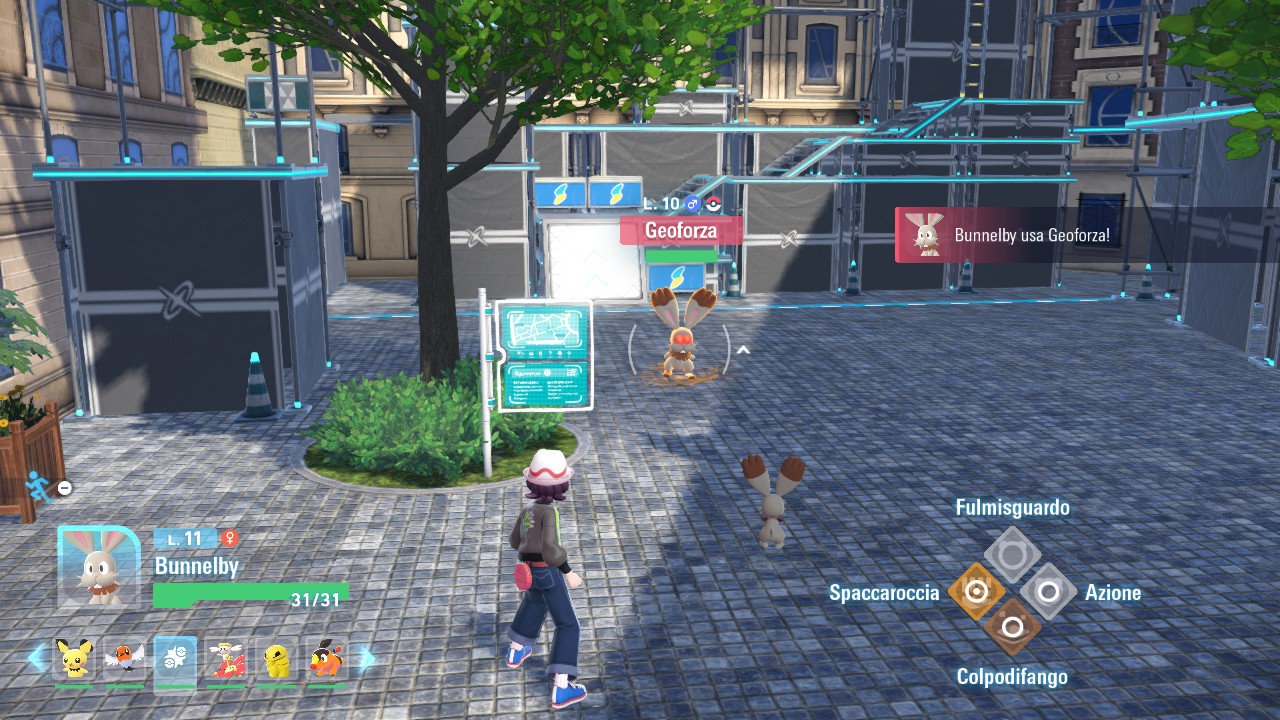Choose the Azione move

click(1048, 592)
